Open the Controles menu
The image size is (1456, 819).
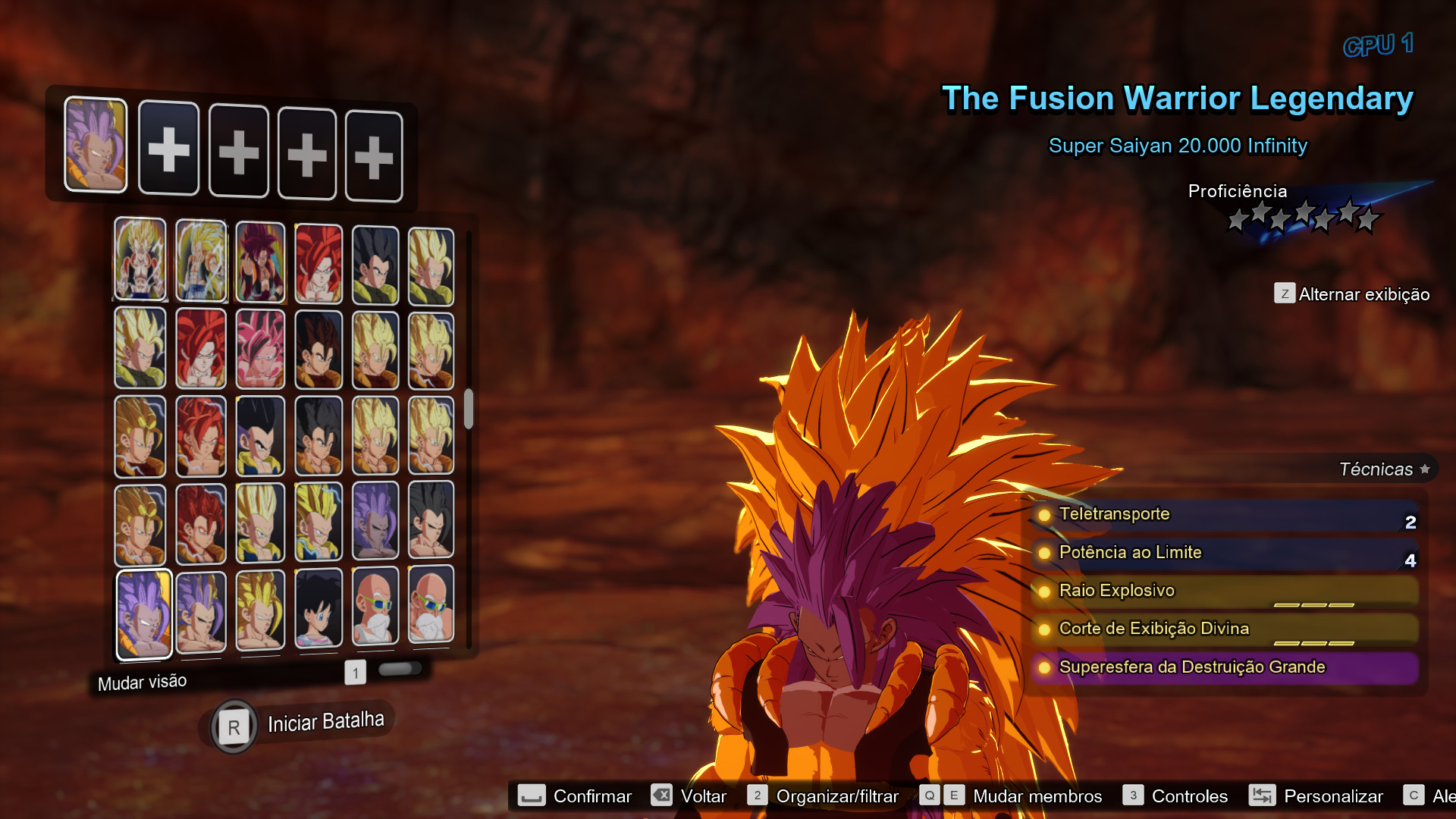1189,795
